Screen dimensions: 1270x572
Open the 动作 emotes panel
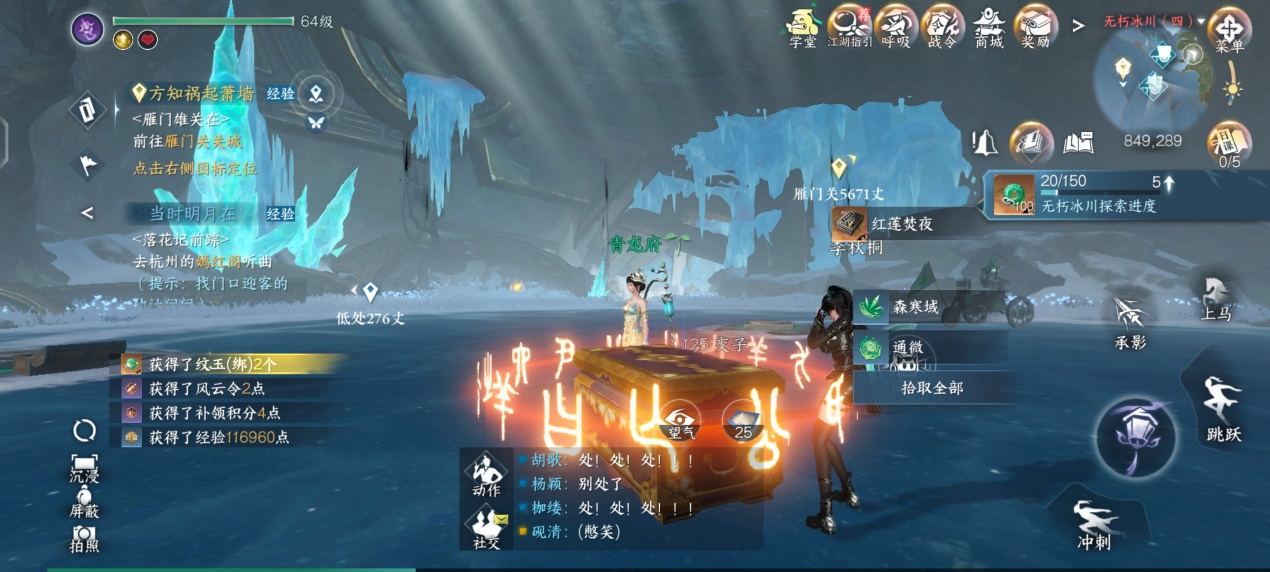coord(487,475)
